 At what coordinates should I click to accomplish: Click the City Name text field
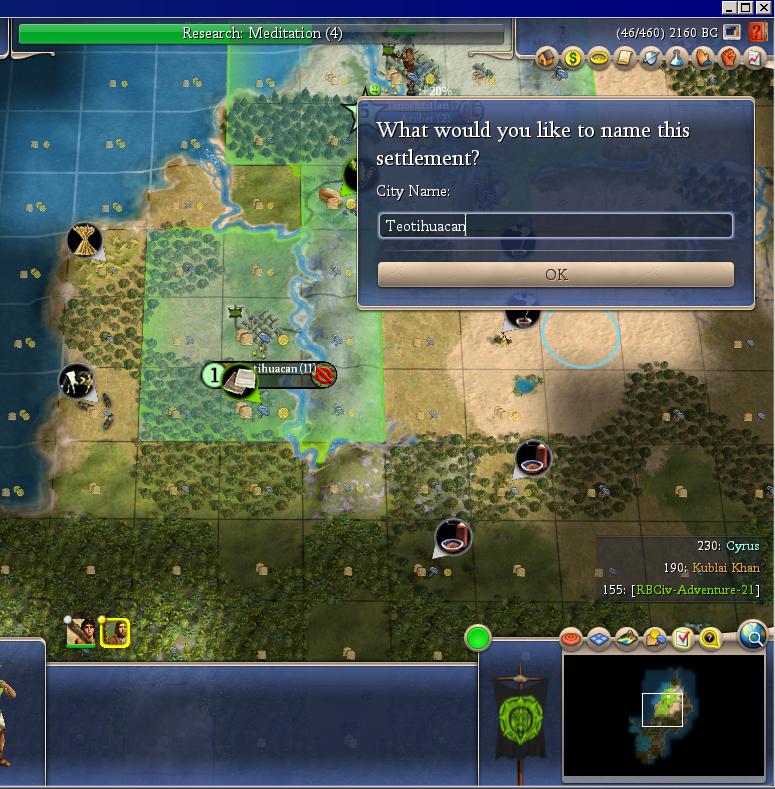[555, 226]
